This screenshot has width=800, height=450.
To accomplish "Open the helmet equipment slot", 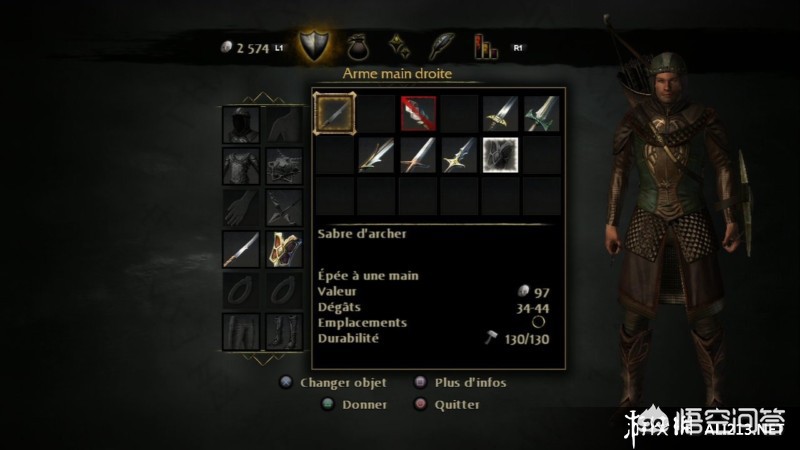I will 240,124.
